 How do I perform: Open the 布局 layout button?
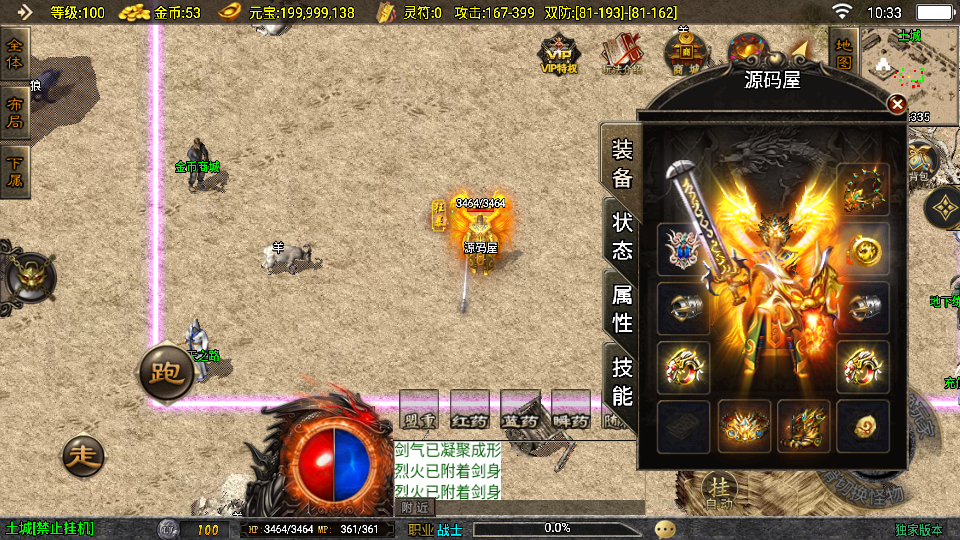(15, 112)
